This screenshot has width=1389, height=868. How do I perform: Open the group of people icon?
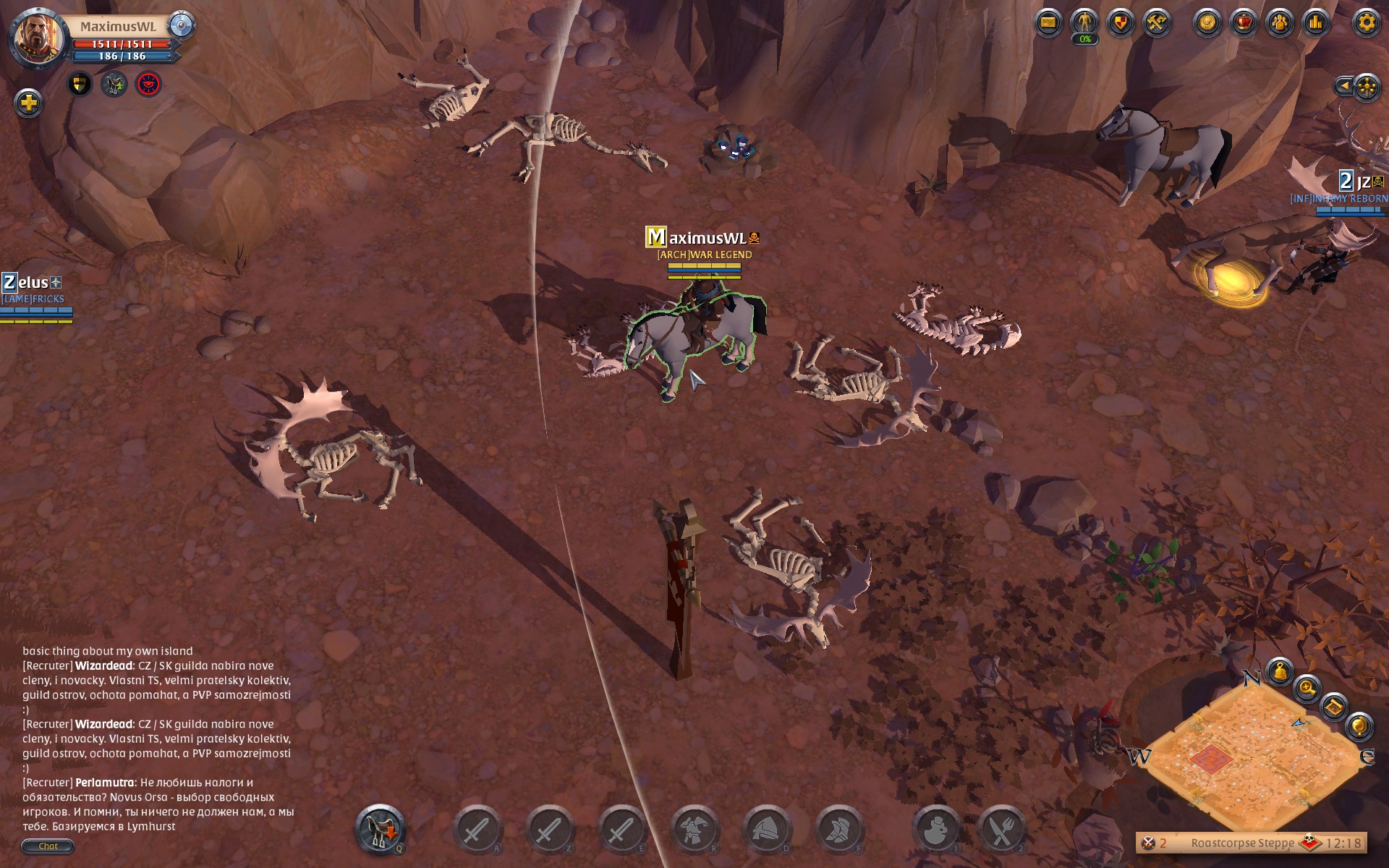[x=1279, y=22]
